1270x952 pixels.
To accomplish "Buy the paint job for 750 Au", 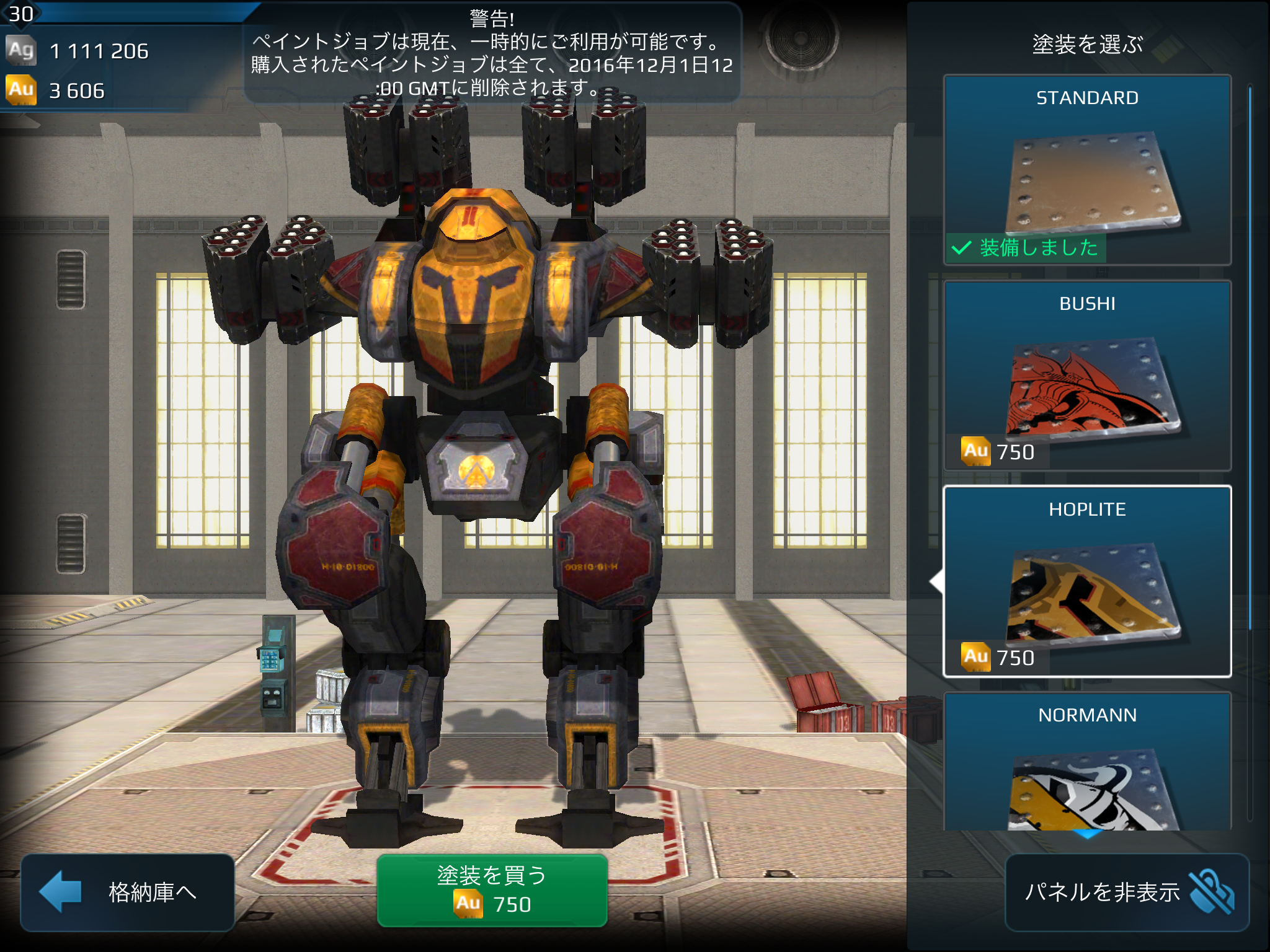I will (x=492, y=890).
